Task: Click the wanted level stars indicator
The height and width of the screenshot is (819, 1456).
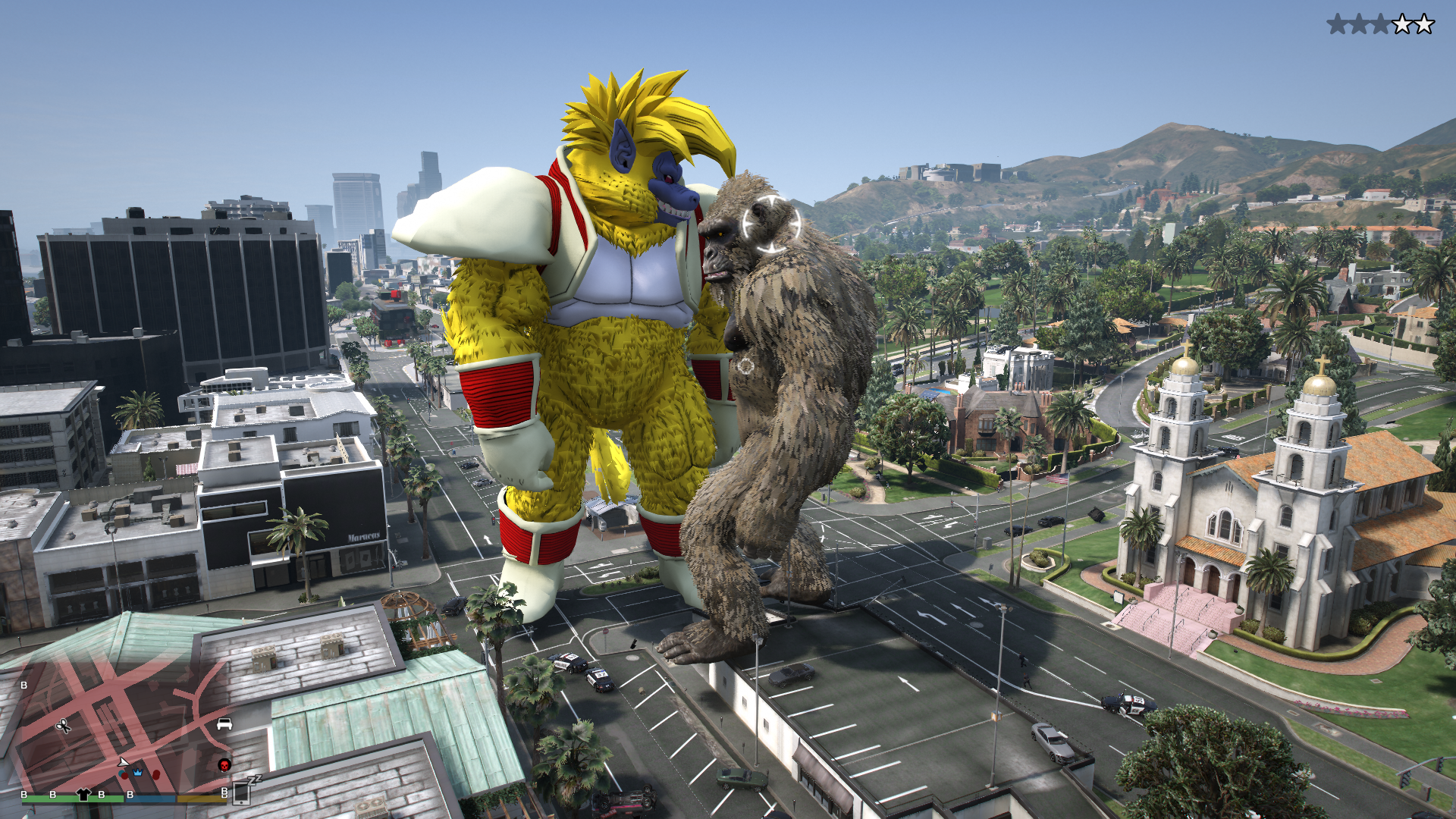Action: (x=1380, y=24)
